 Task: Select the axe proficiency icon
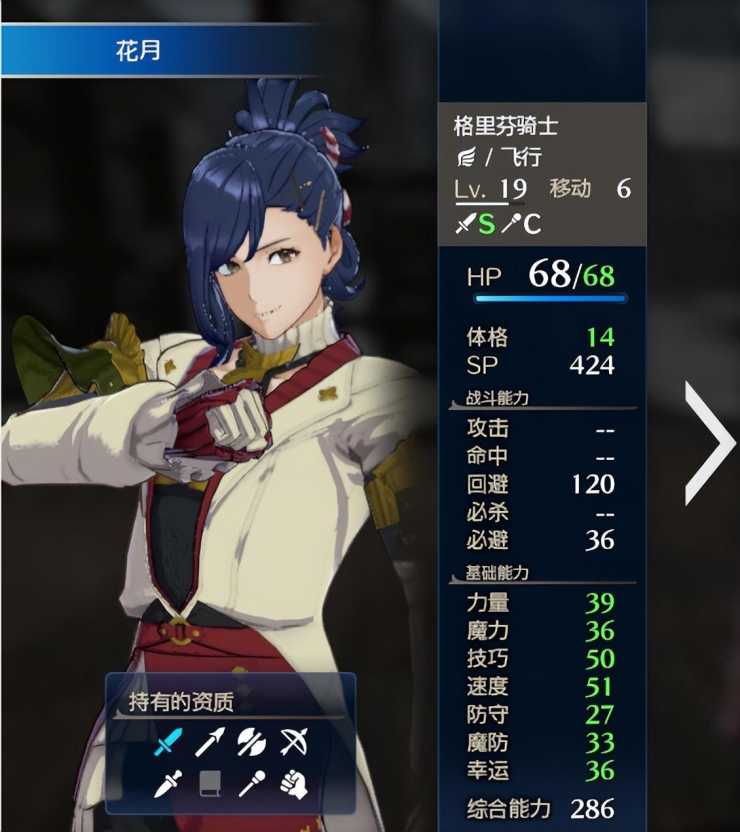coord(251,741)
